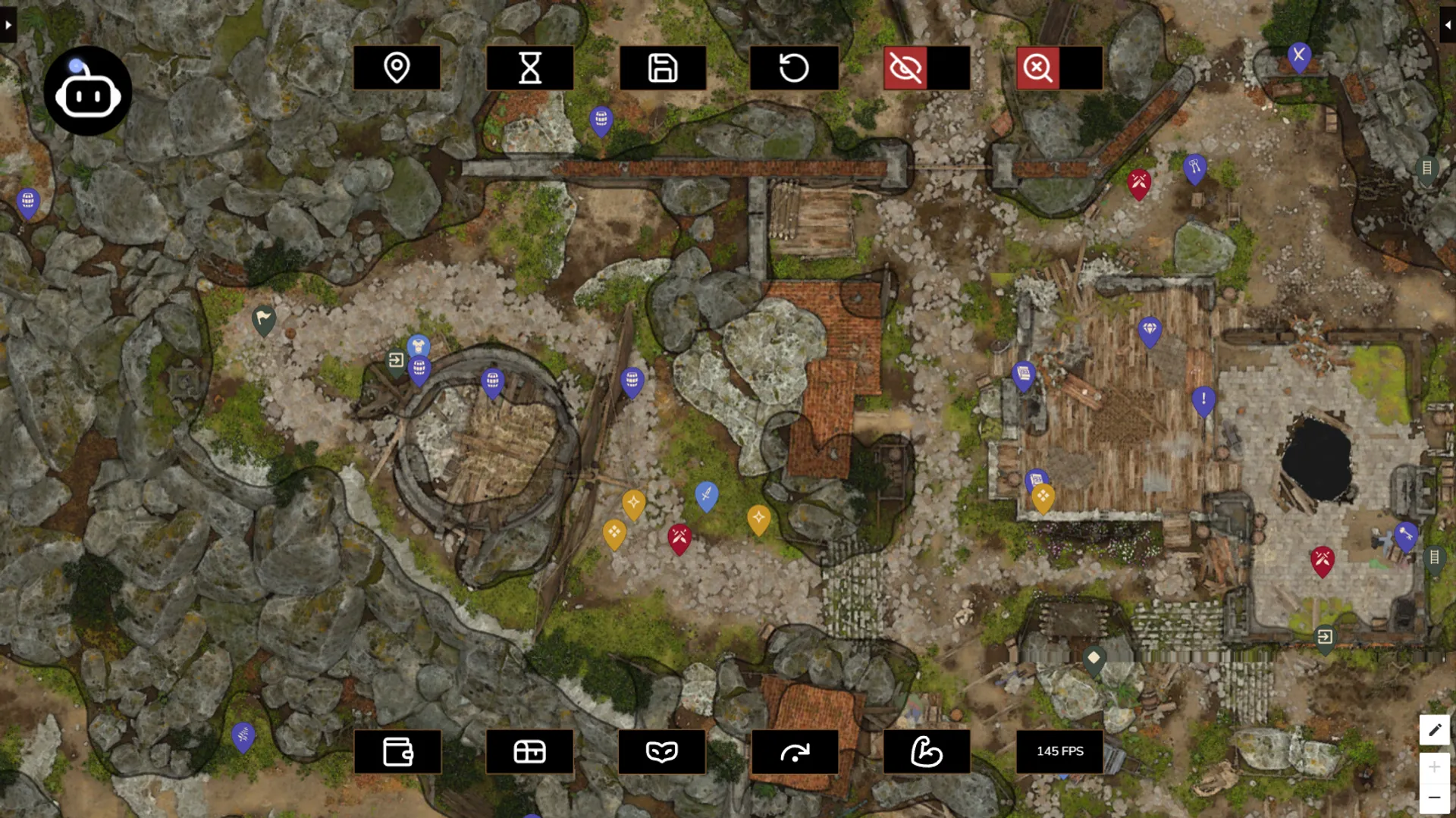Click the pencil edit button
This screenshot has width=1456, height=818.
click(1434, 730)
